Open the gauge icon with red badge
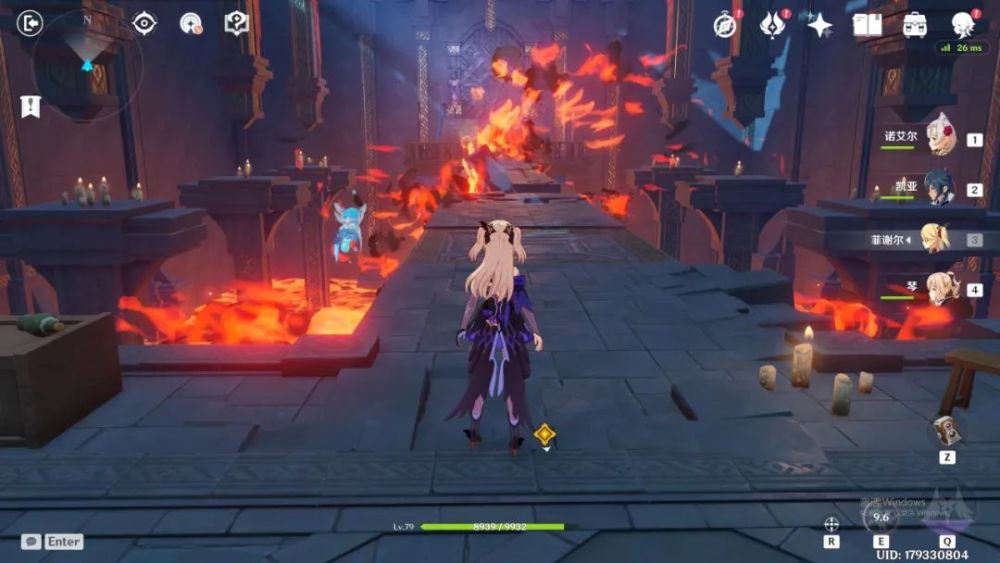 coord(191,23)
